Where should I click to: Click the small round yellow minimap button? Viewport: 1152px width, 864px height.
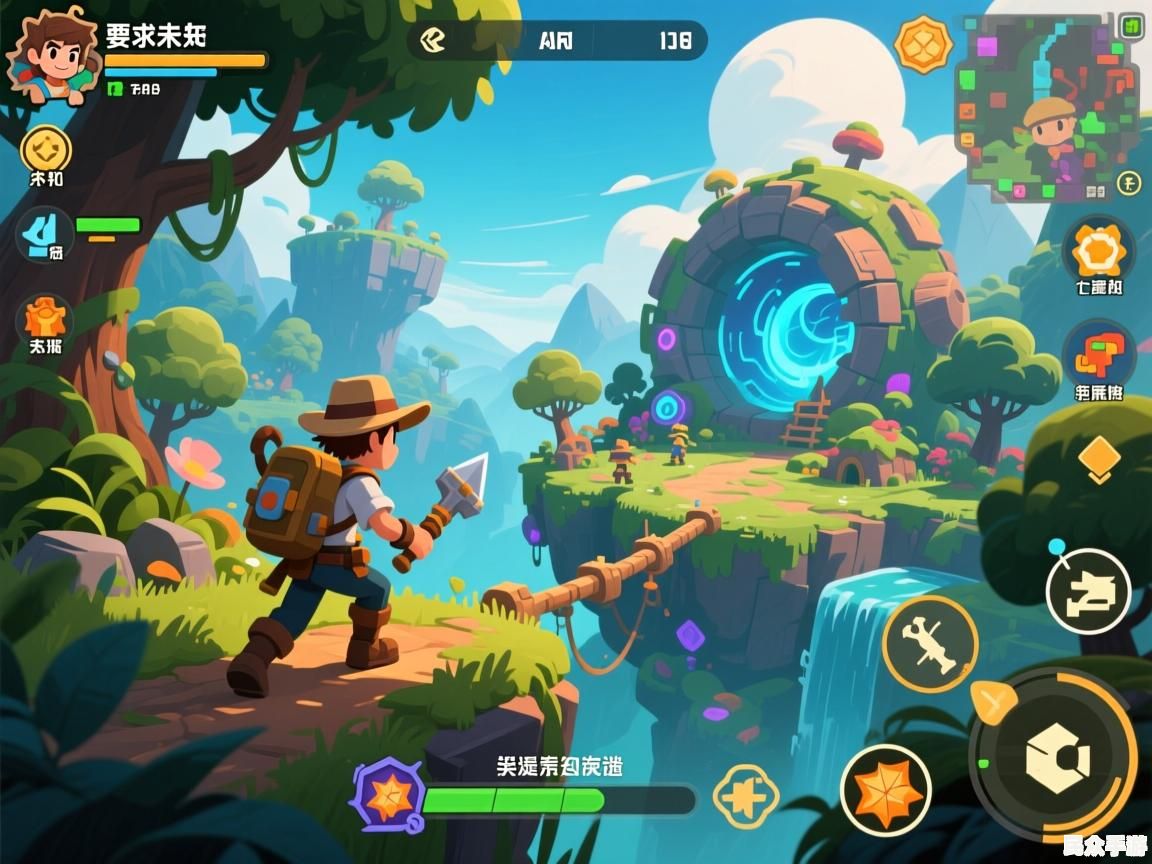pos(1128,183)
